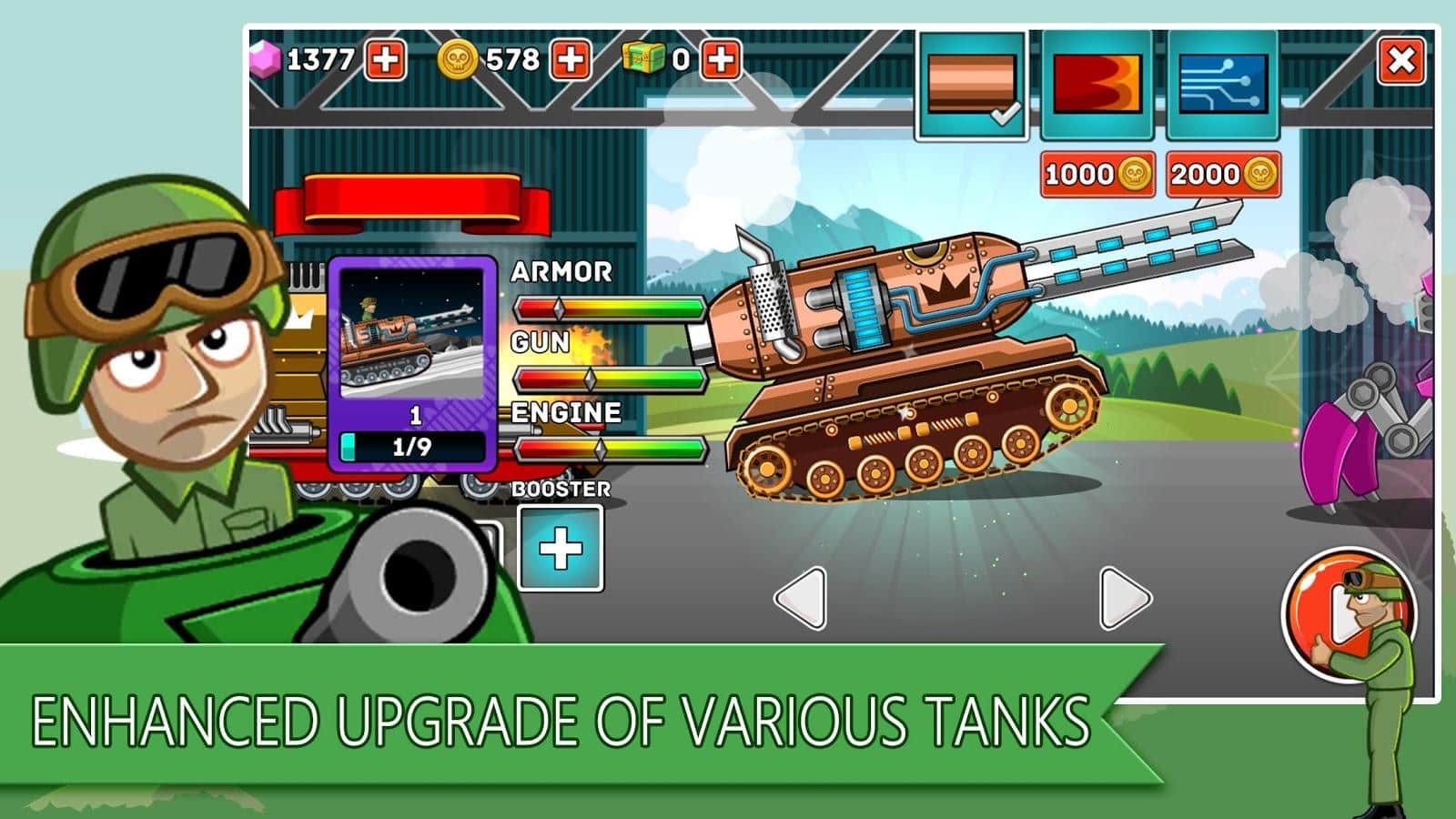Click the Booster plus icon

561,546
